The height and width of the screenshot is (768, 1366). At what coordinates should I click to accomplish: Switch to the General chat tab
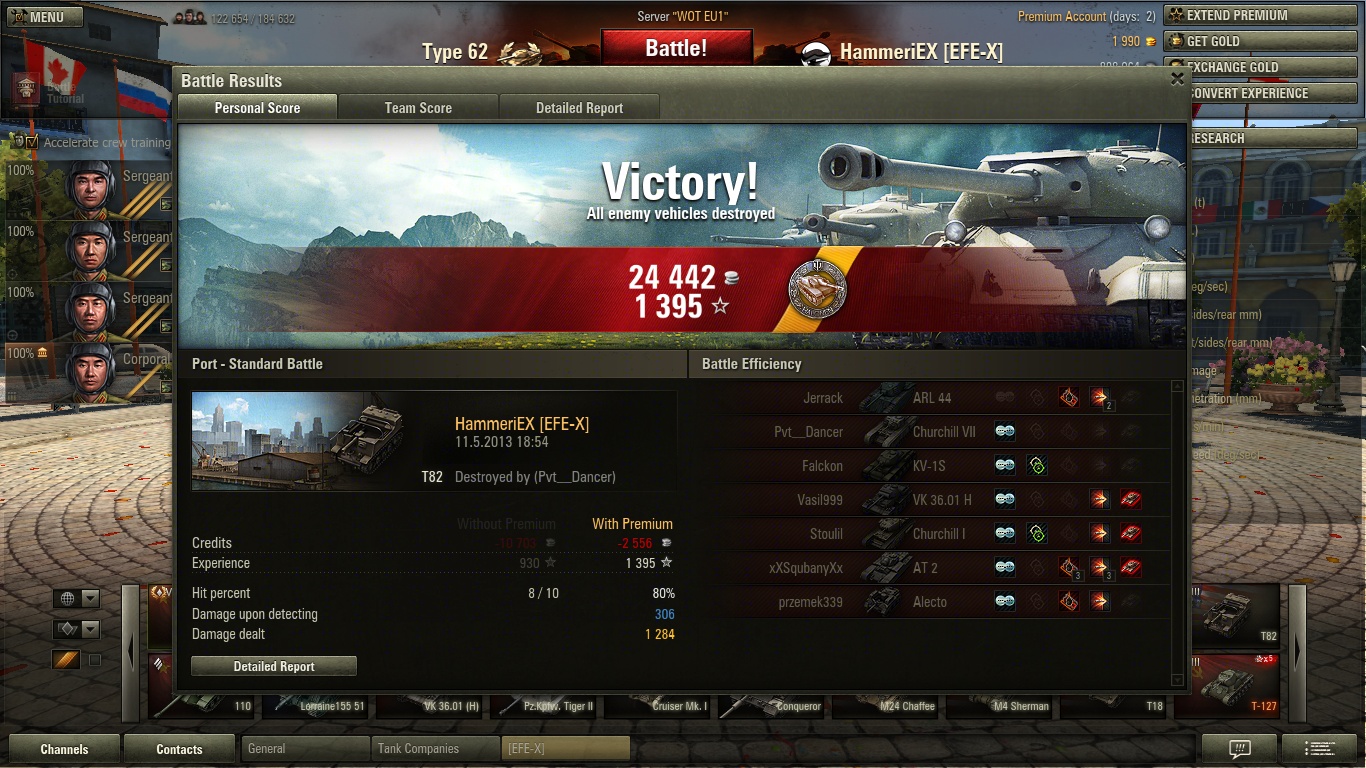(304, 748)
